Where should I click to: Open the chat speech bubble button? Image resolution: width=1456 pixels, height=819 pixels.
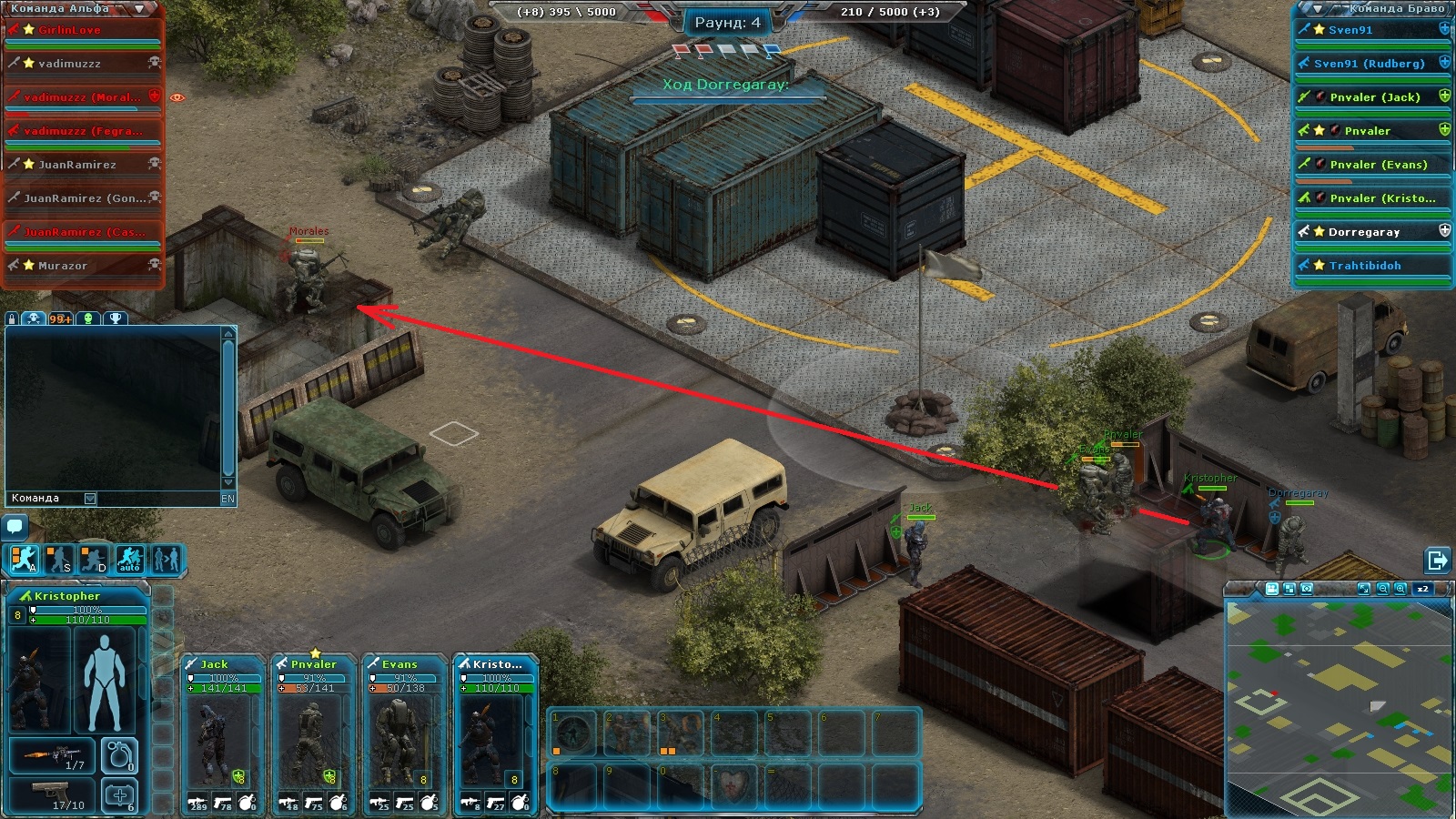click(x=15, y=526)
